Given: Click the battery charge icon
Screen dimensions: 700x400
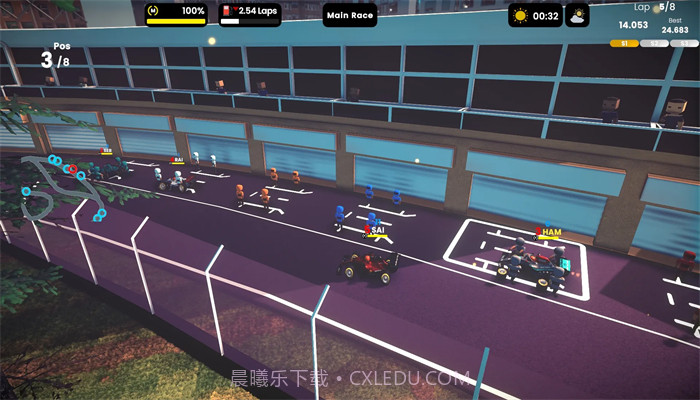Looking at the screenshot, I should coord(155,11).
